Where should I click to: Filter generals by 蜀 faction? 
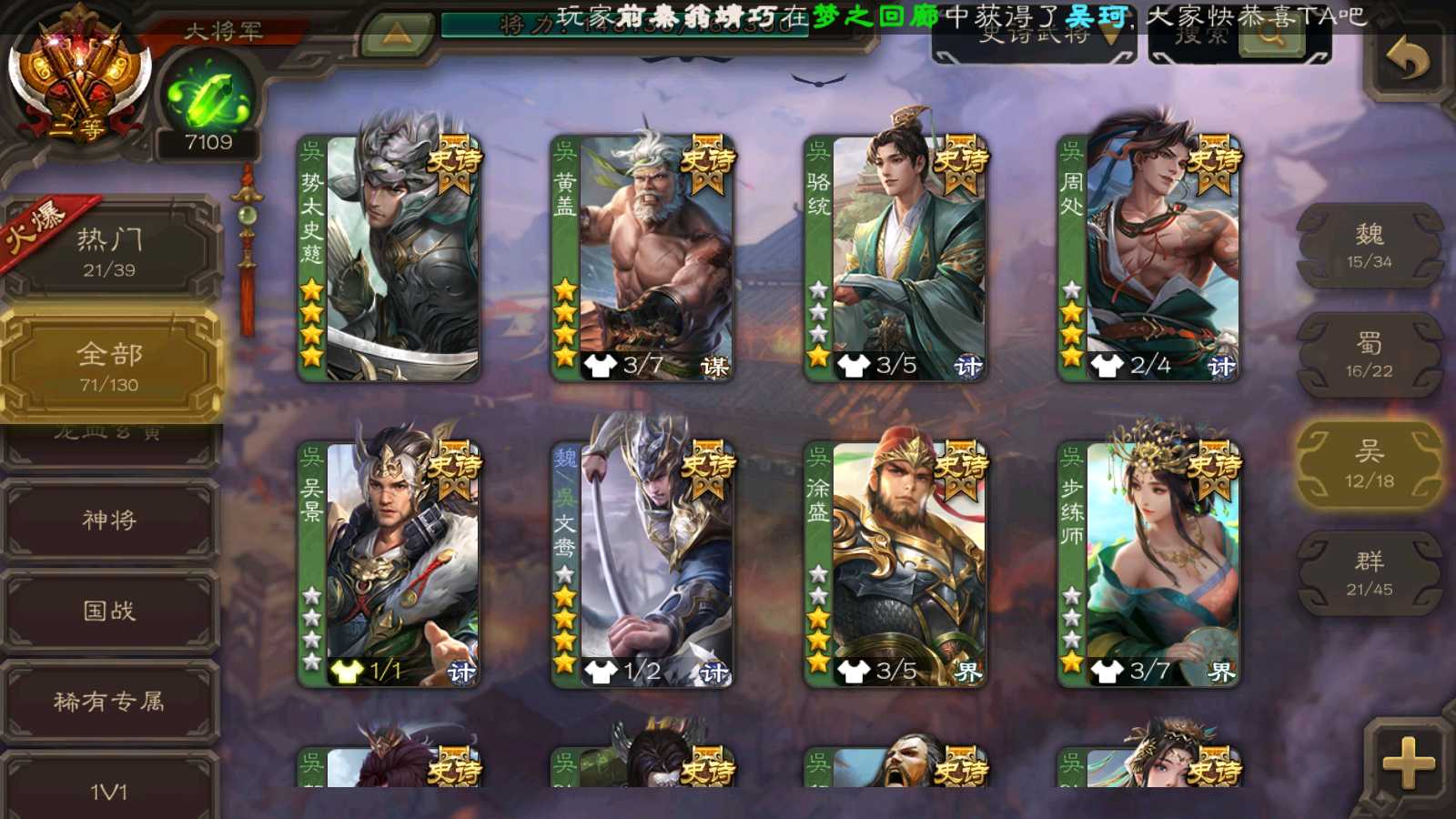coord(1369,355)
